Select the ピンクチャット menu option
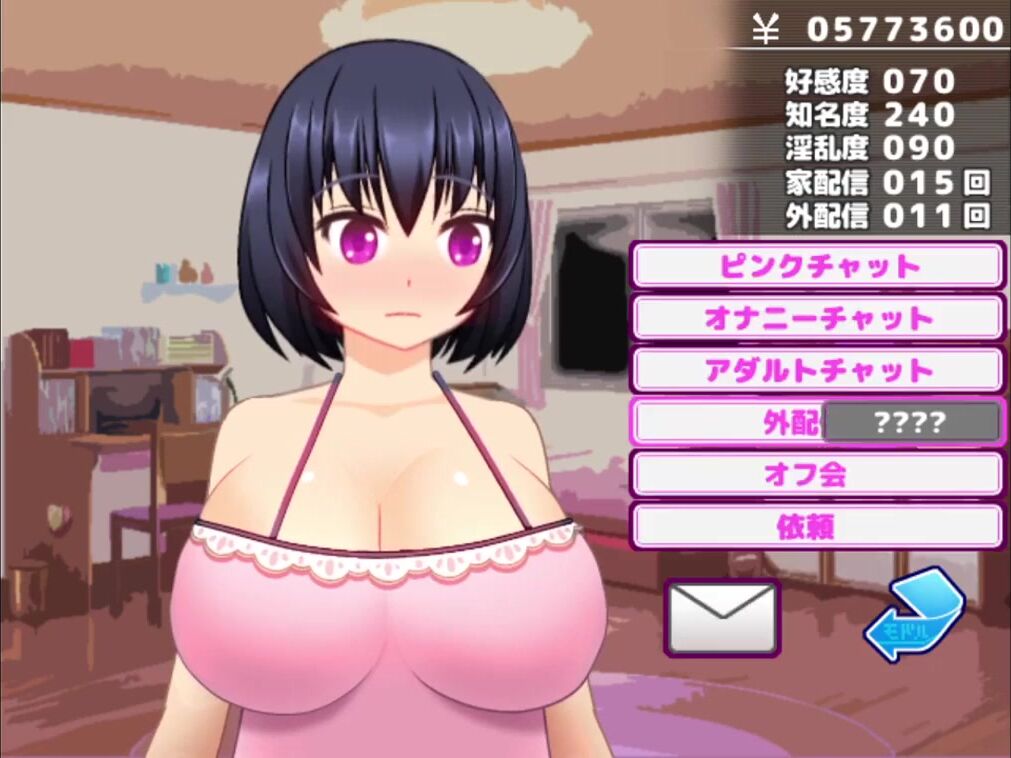 (817, 266)
